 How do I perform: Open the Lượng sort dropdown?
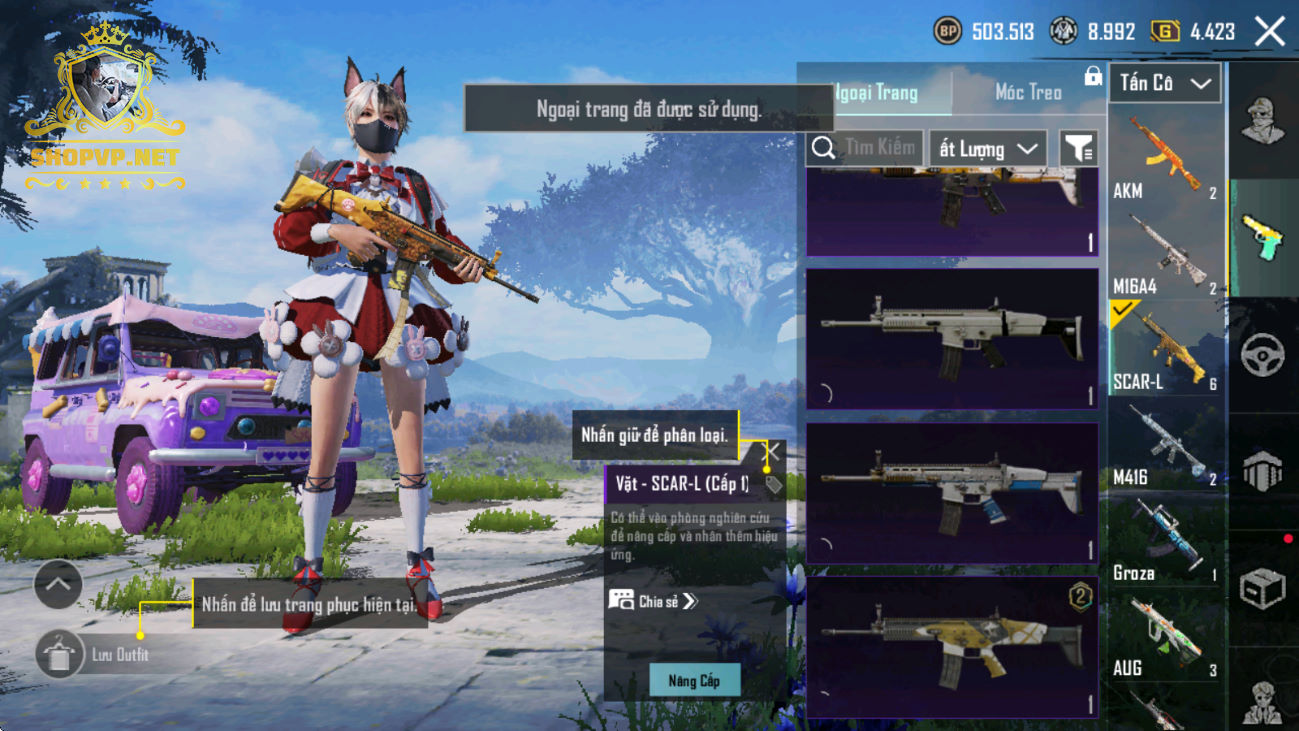pos(987,149)
